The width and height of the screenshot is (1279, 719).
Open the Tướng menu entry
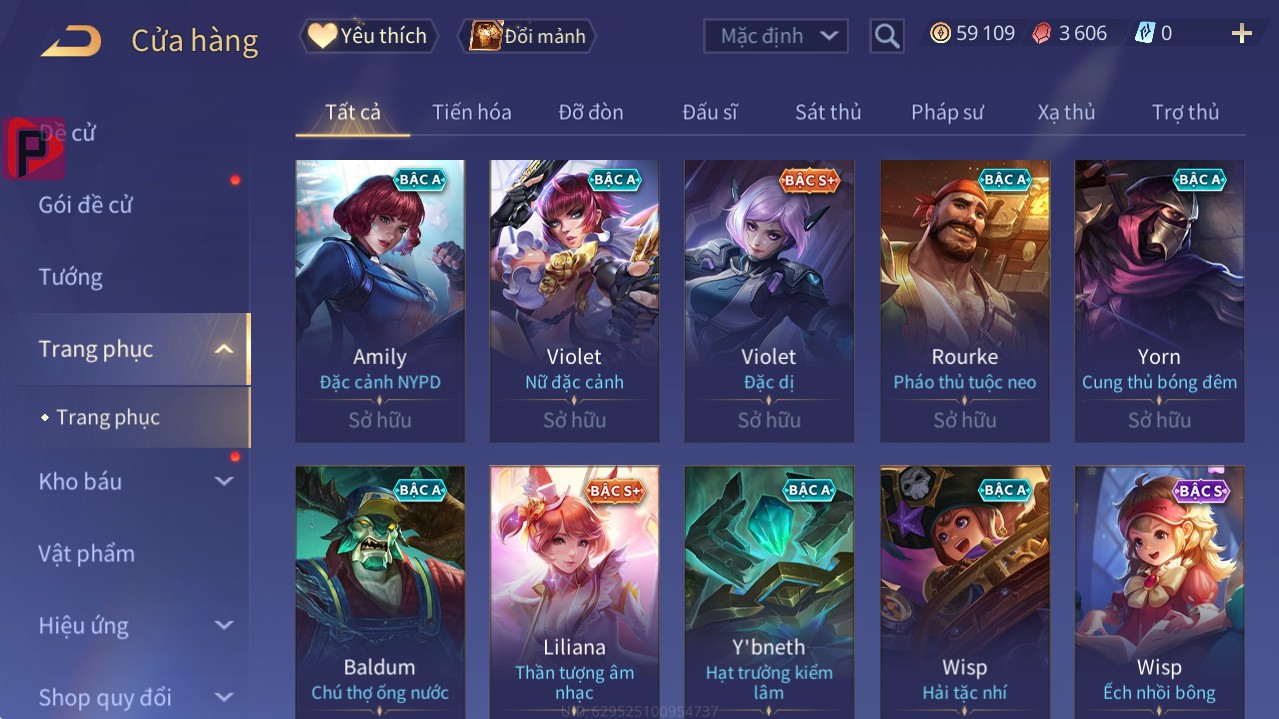click(70, 277)
